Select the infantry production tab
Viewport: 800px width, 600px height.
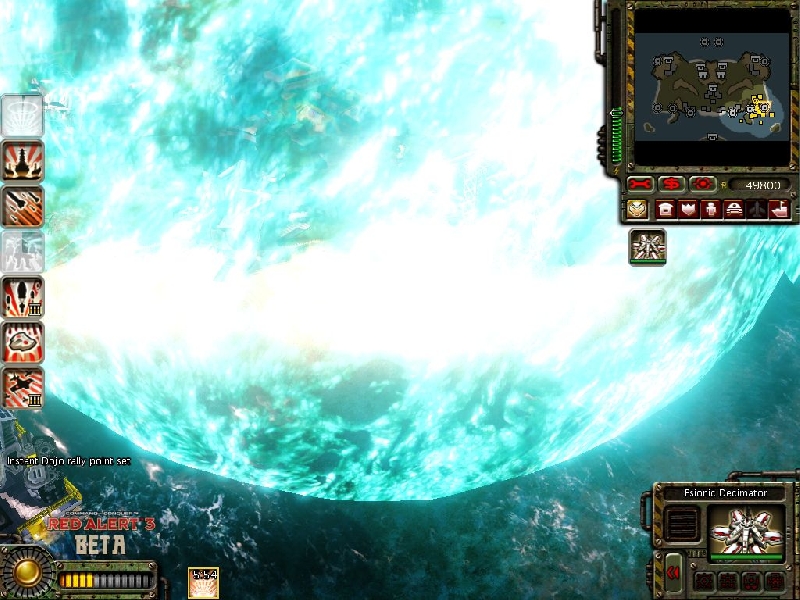coord(711,209)
